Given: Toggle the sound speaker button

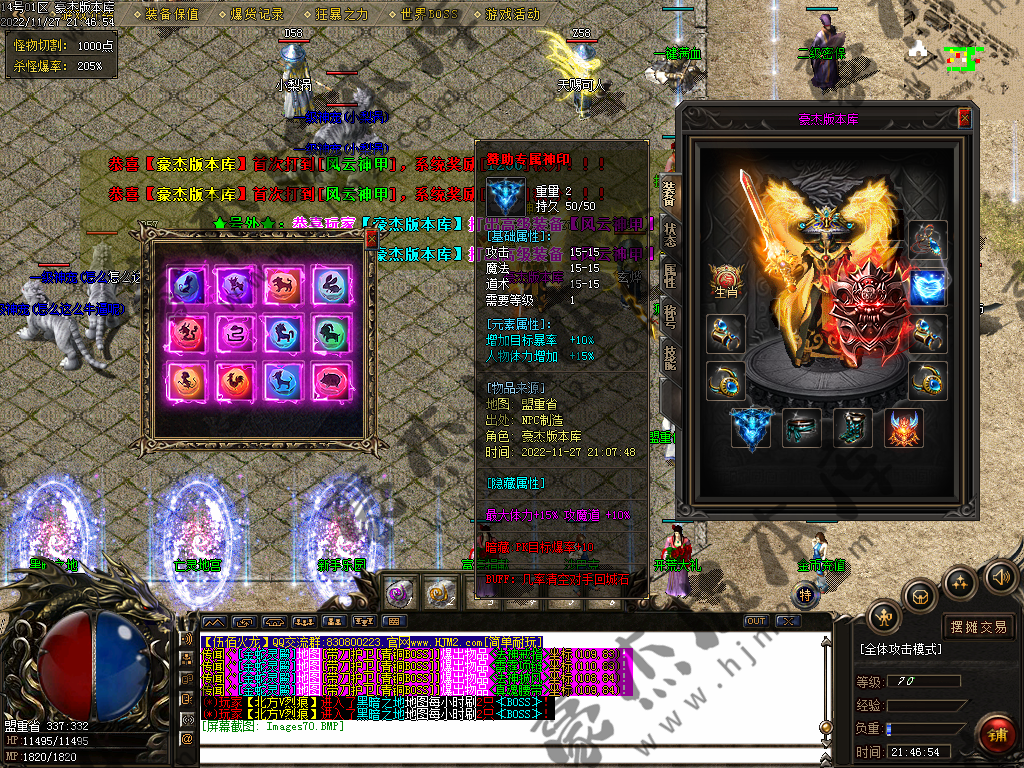Looking at the screenshot, I should (x=1000, y=577).
